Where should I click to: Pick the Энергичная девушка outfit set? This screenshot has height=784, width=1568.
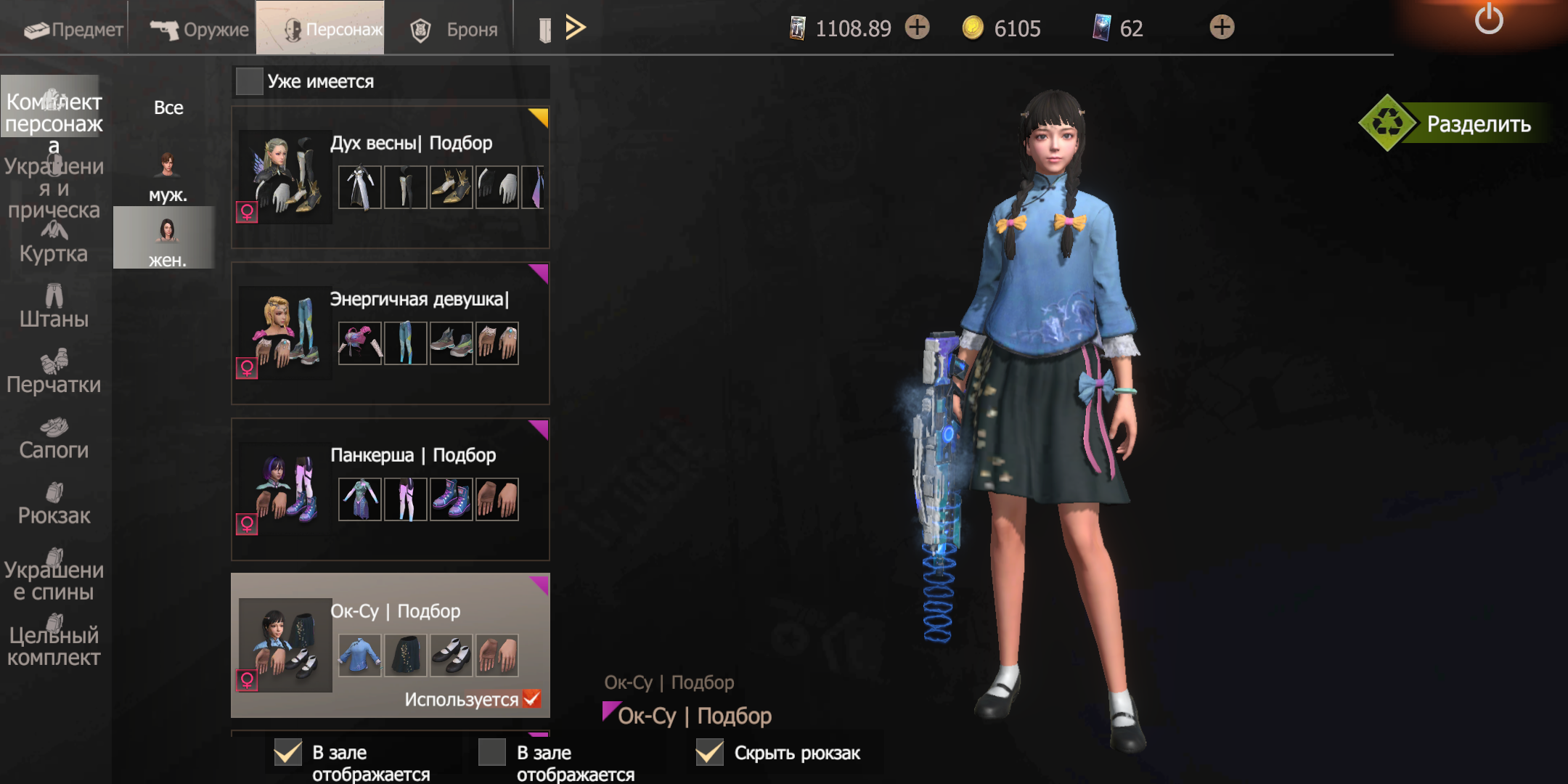pos(390,333)
